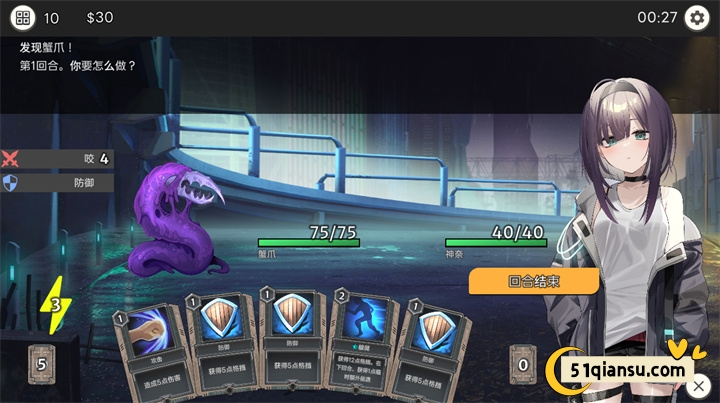Image resolution: width=720 pixels, height=403 pixels.
Task: View the discard pile showing 0
Action: [x=522, y=364]
